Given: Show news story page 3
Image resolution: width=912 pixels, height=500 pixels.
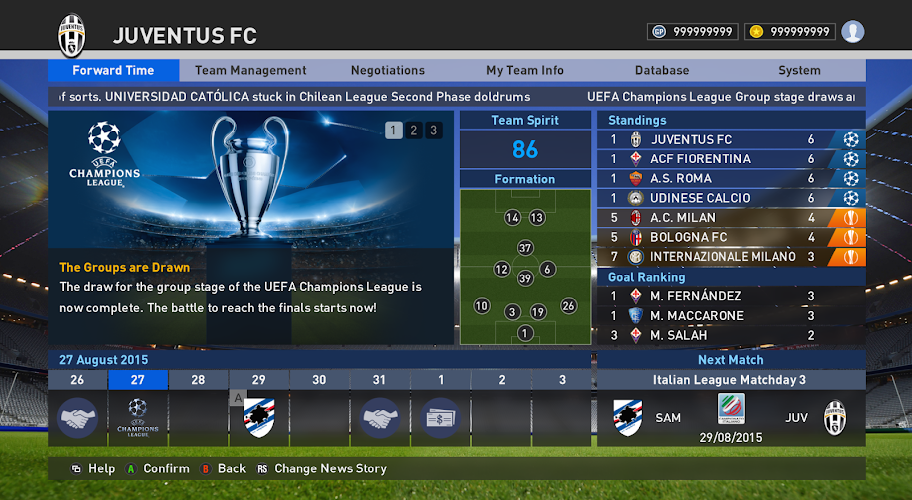Looking at the screenshot, I should (x=433, y=130).
